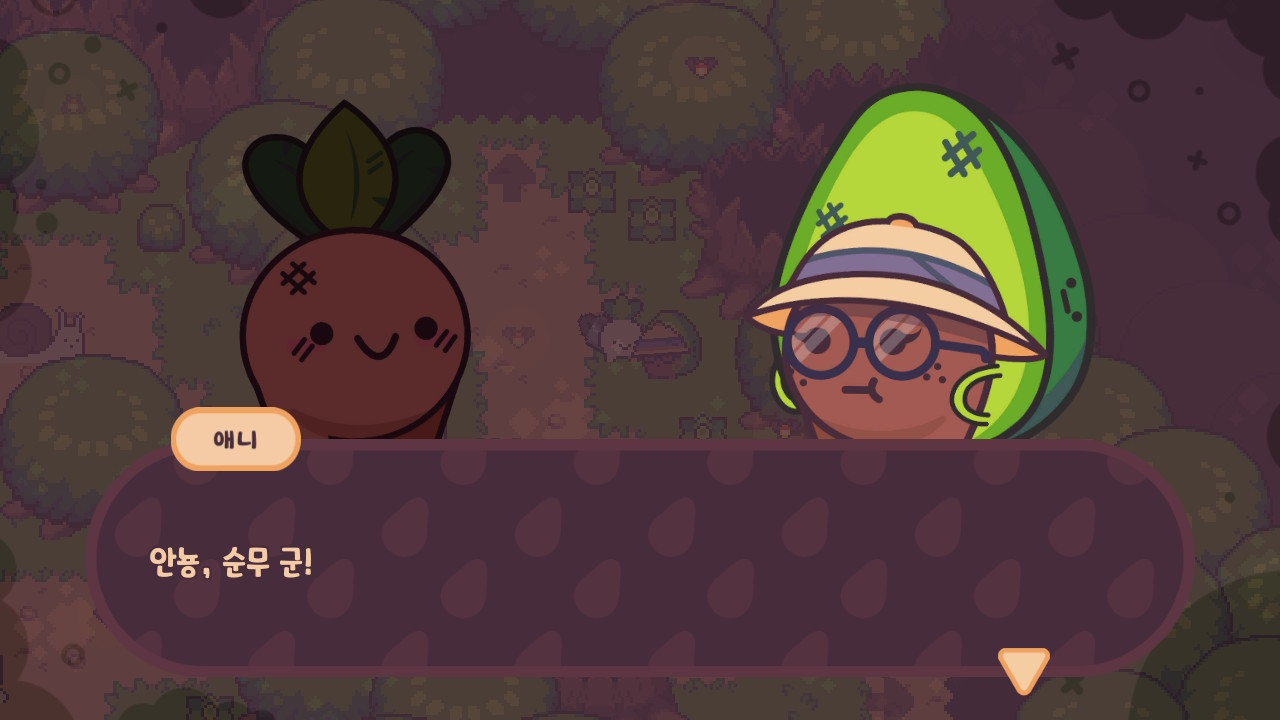Select the 애니 name tag
The image size is (1280, 720).
pos(235,438)
